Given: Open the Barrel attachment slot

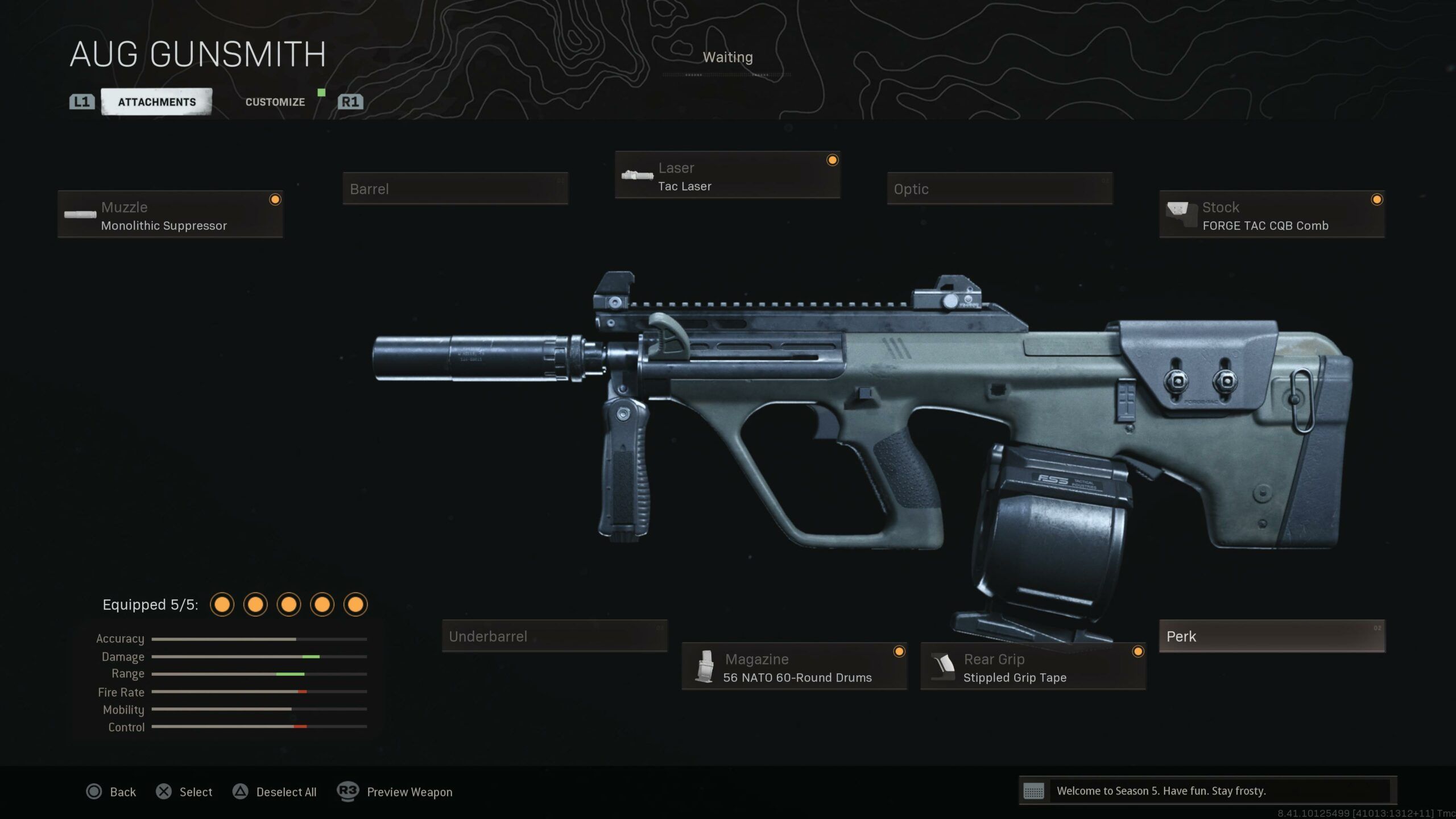Looking at the screenshot, I should click(x=455, y=189).
